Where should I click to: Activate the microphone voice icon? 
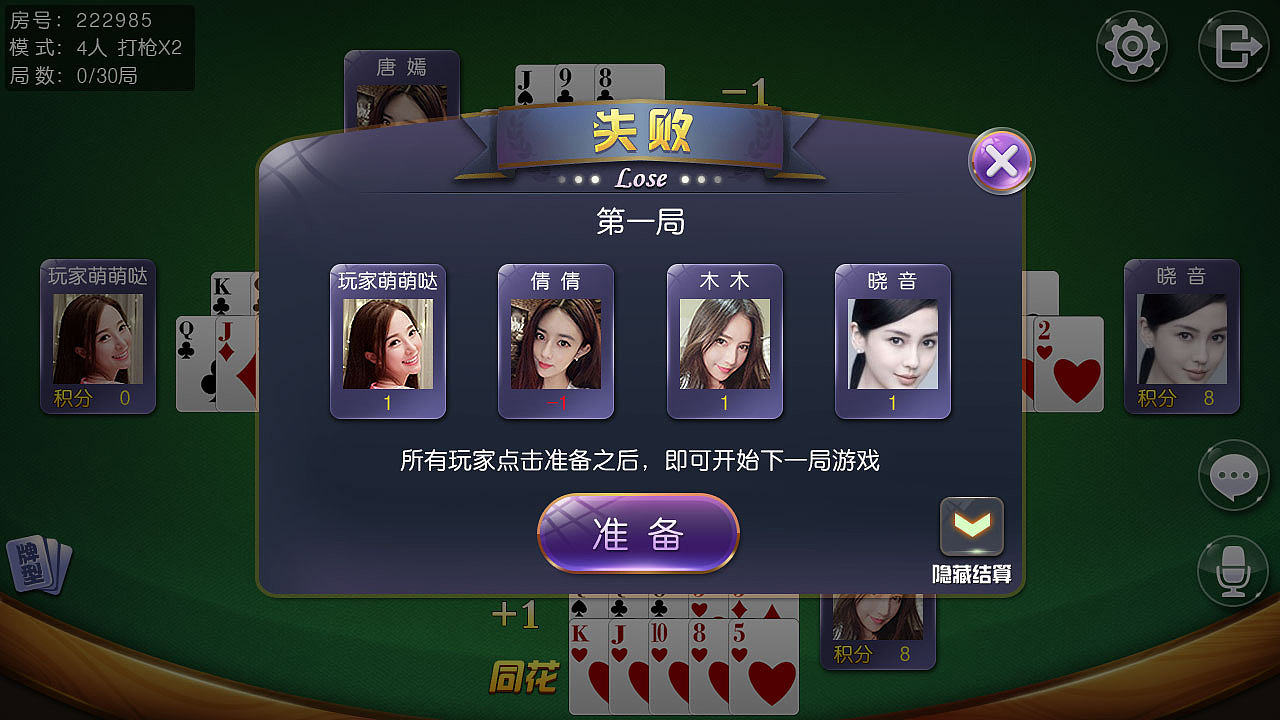coord(1233,571)
